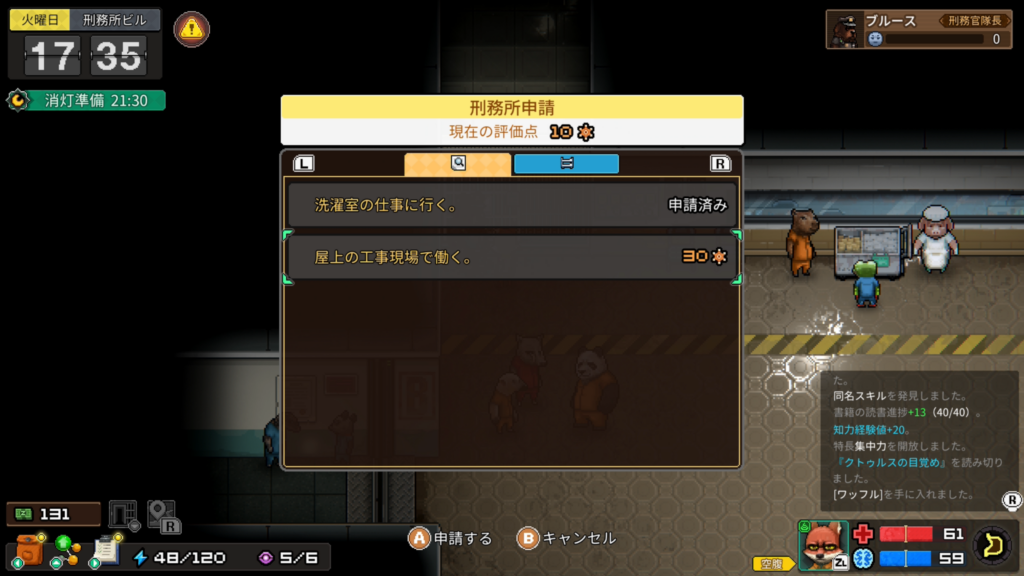This screenshot has width=1024, height=576.
Task: Open the map pin icon
Action: point(161,514)
